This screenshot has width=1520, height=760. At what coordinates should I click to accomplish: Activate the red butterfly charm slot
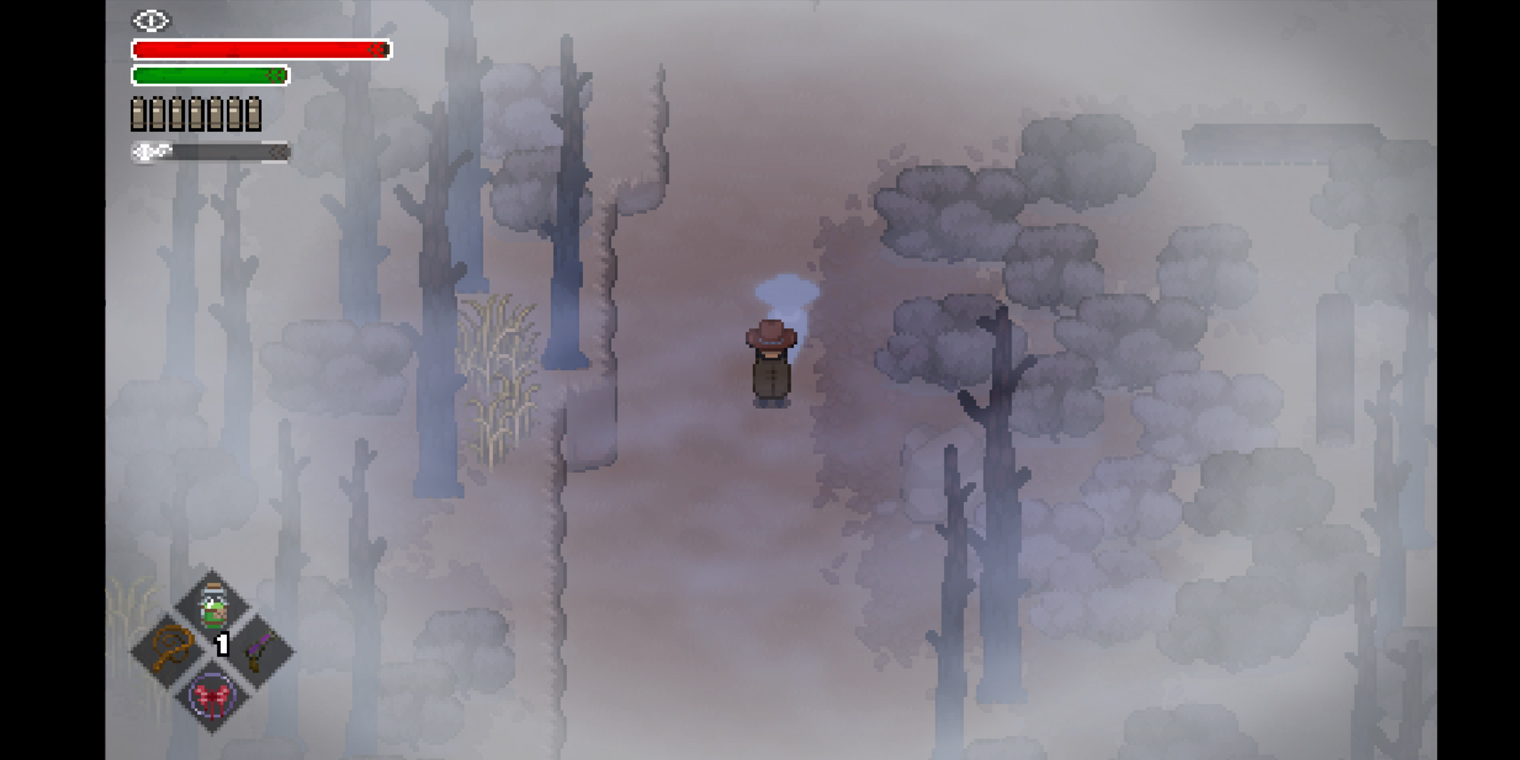(213, 694)
